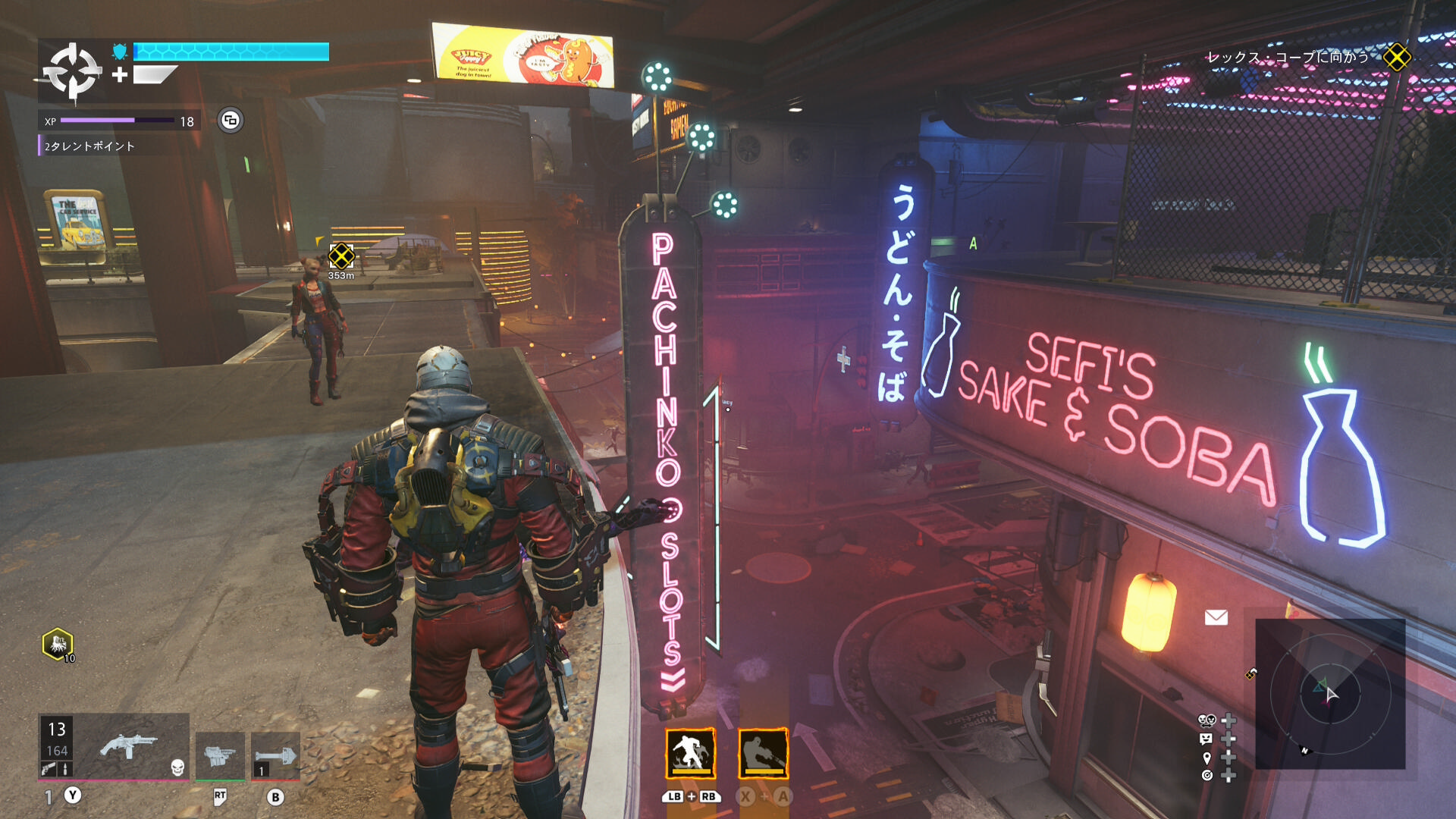
Task: Click the mission objective tracker text
Action: [1287, 58]
